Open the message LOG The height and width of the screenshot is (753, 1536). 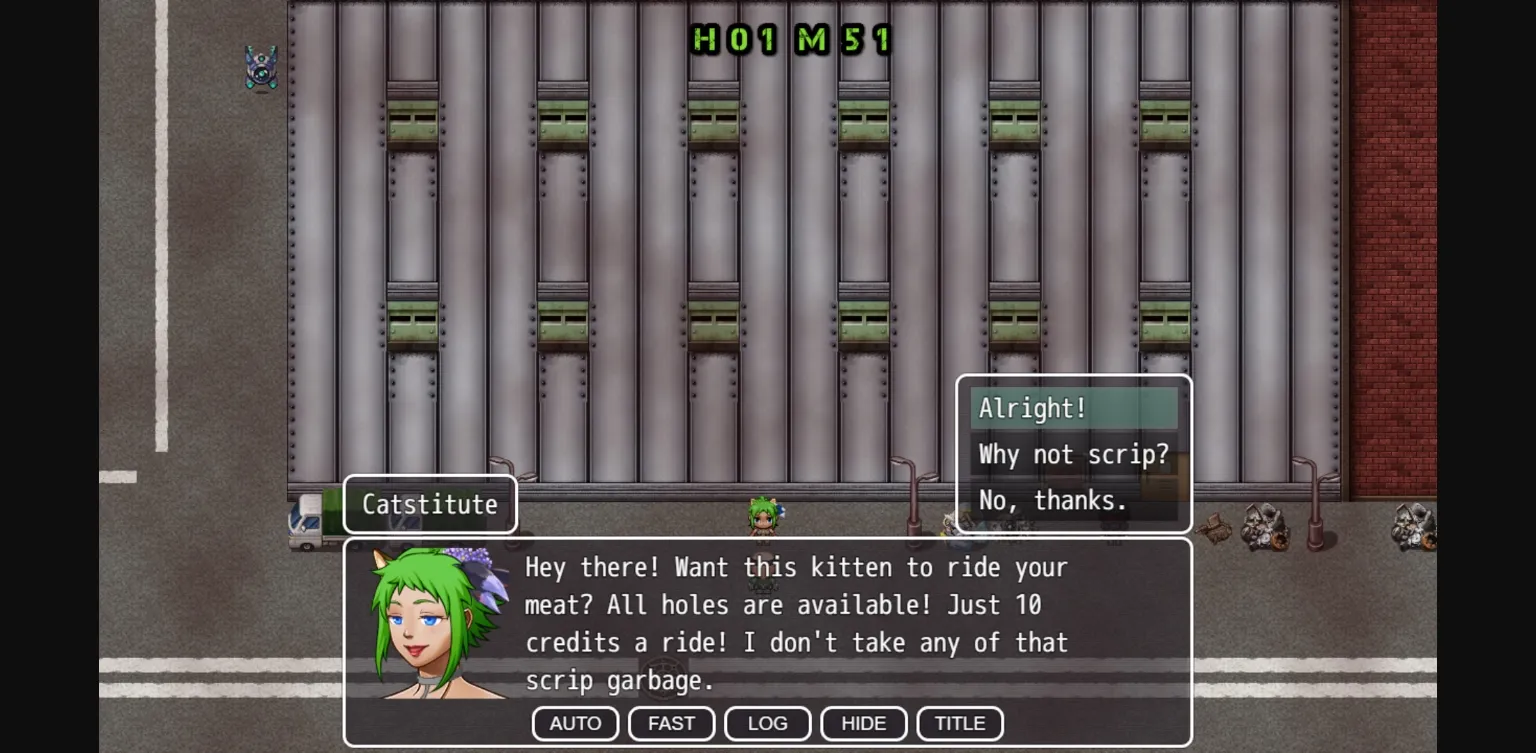767,723
